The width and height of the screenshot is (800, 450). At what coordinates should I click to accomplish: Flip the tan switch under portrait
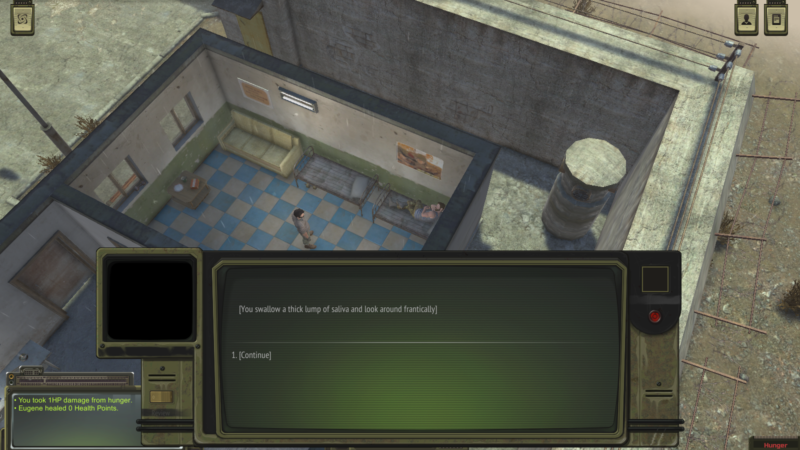pyautogui.click(x=160, y=397)
